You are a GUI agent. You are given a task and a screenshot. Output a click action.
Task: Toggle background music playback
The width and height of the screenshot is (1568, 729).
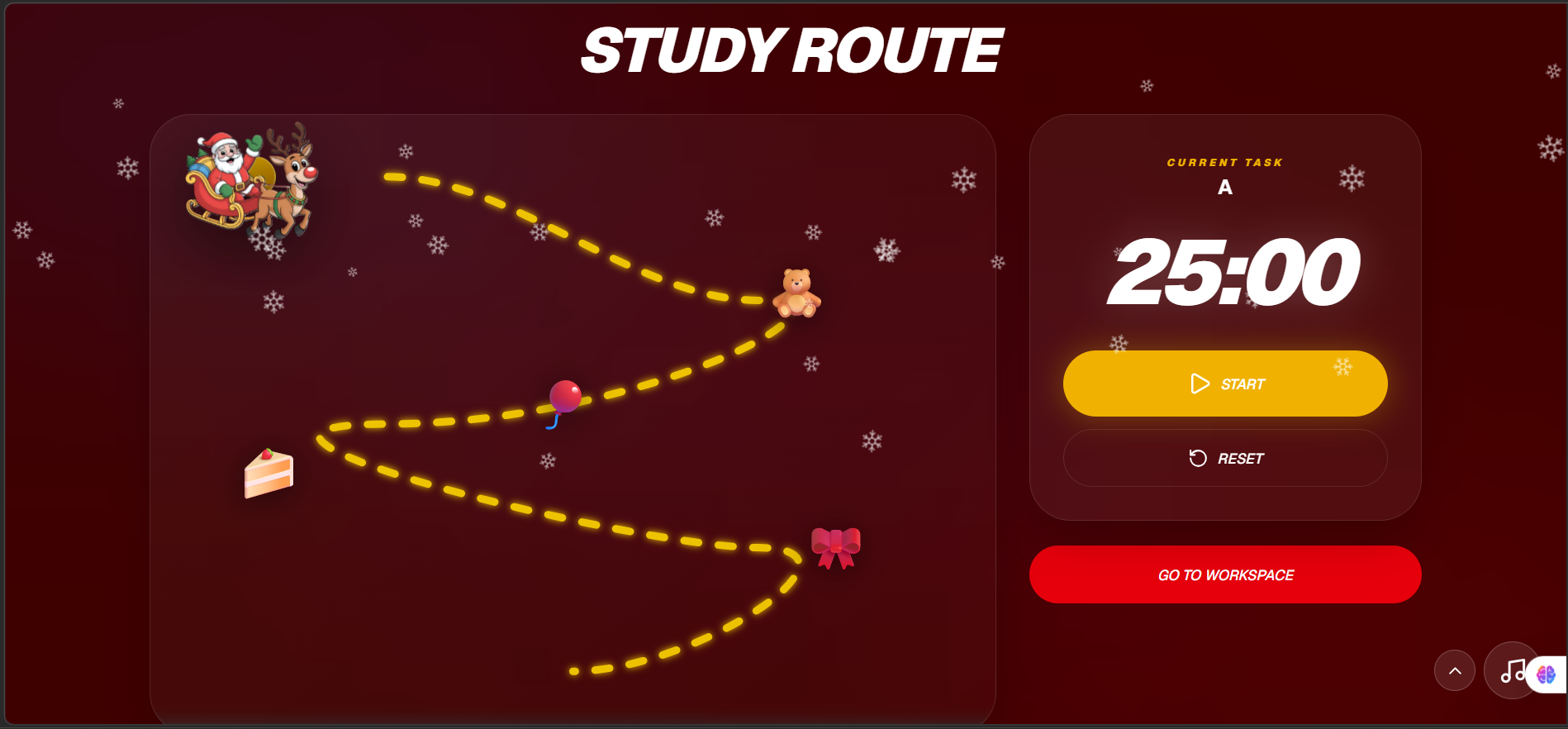(x=1513, y=671)
